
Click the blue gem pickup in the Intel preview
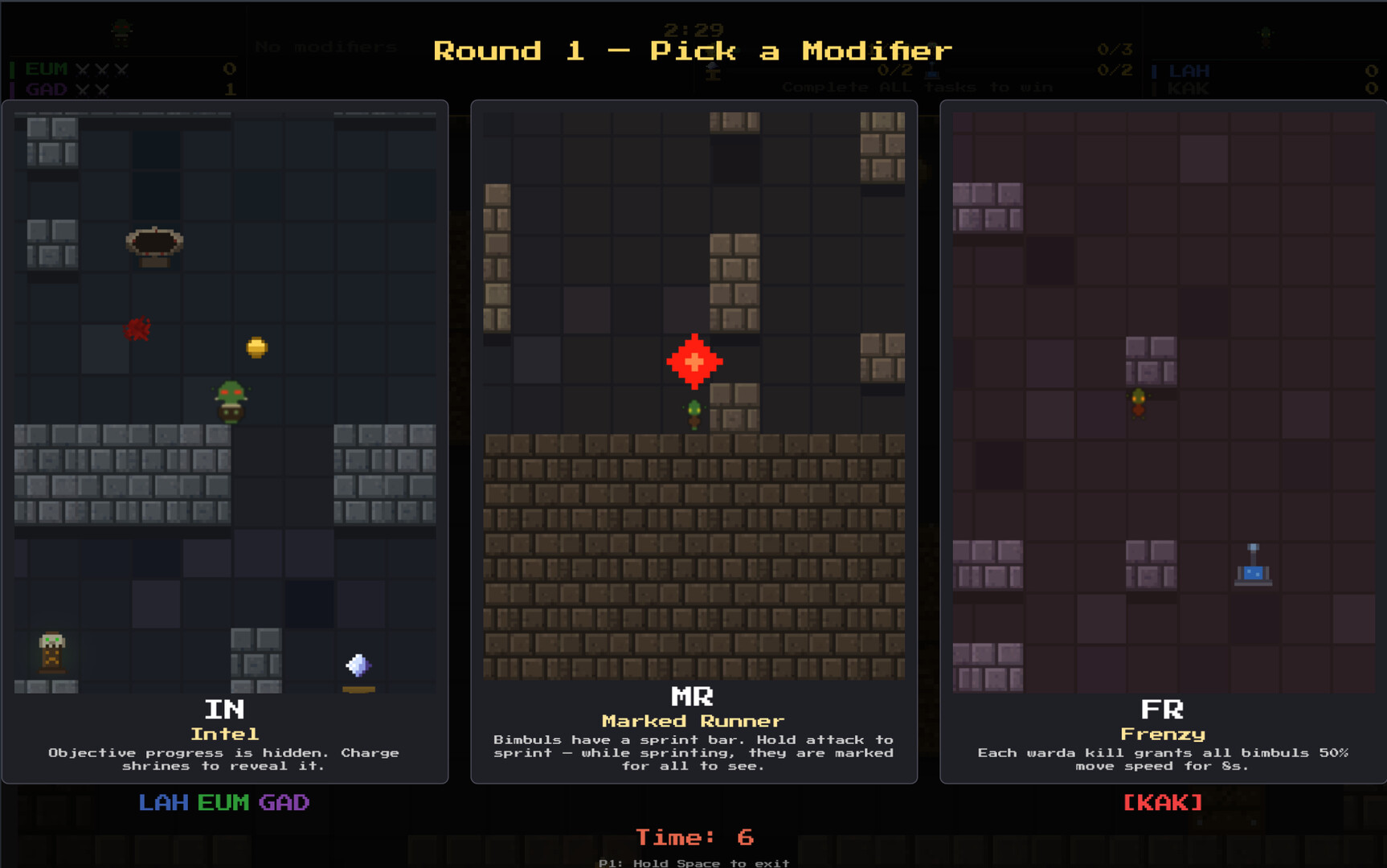tap(358, 664)
